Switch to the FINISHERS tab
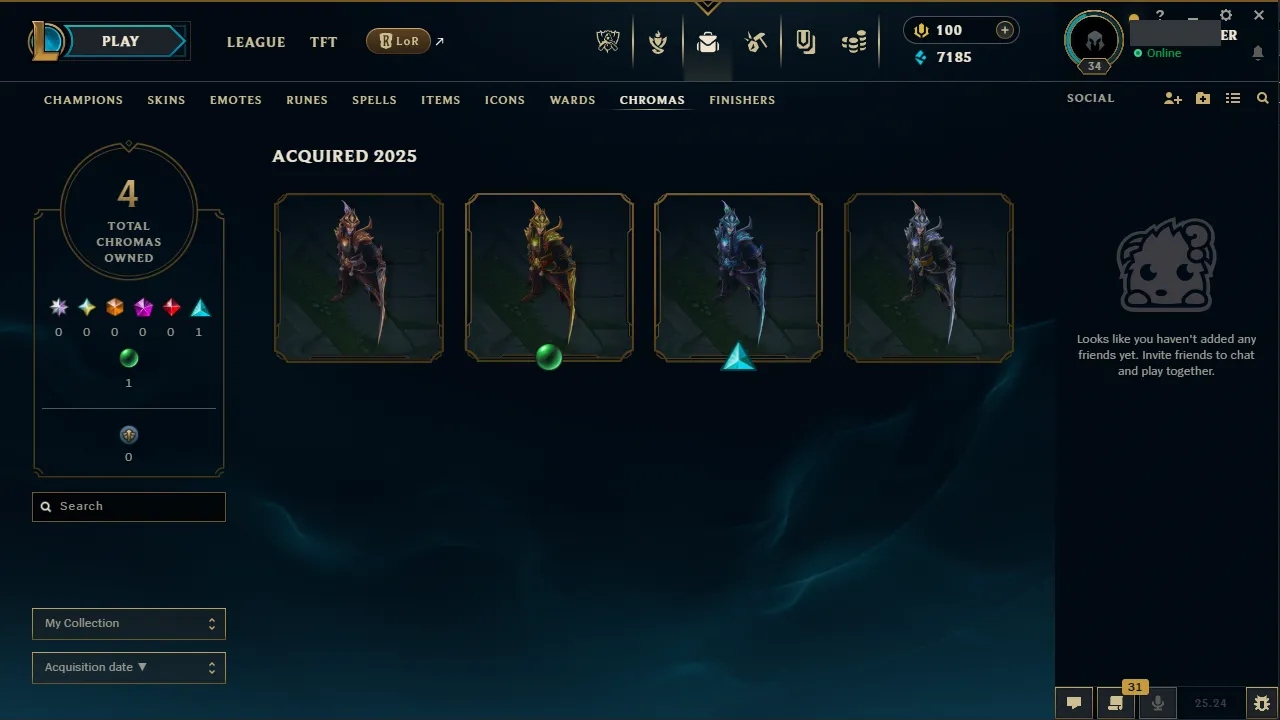The image size is (1280, 720). [x=742, y=100]
